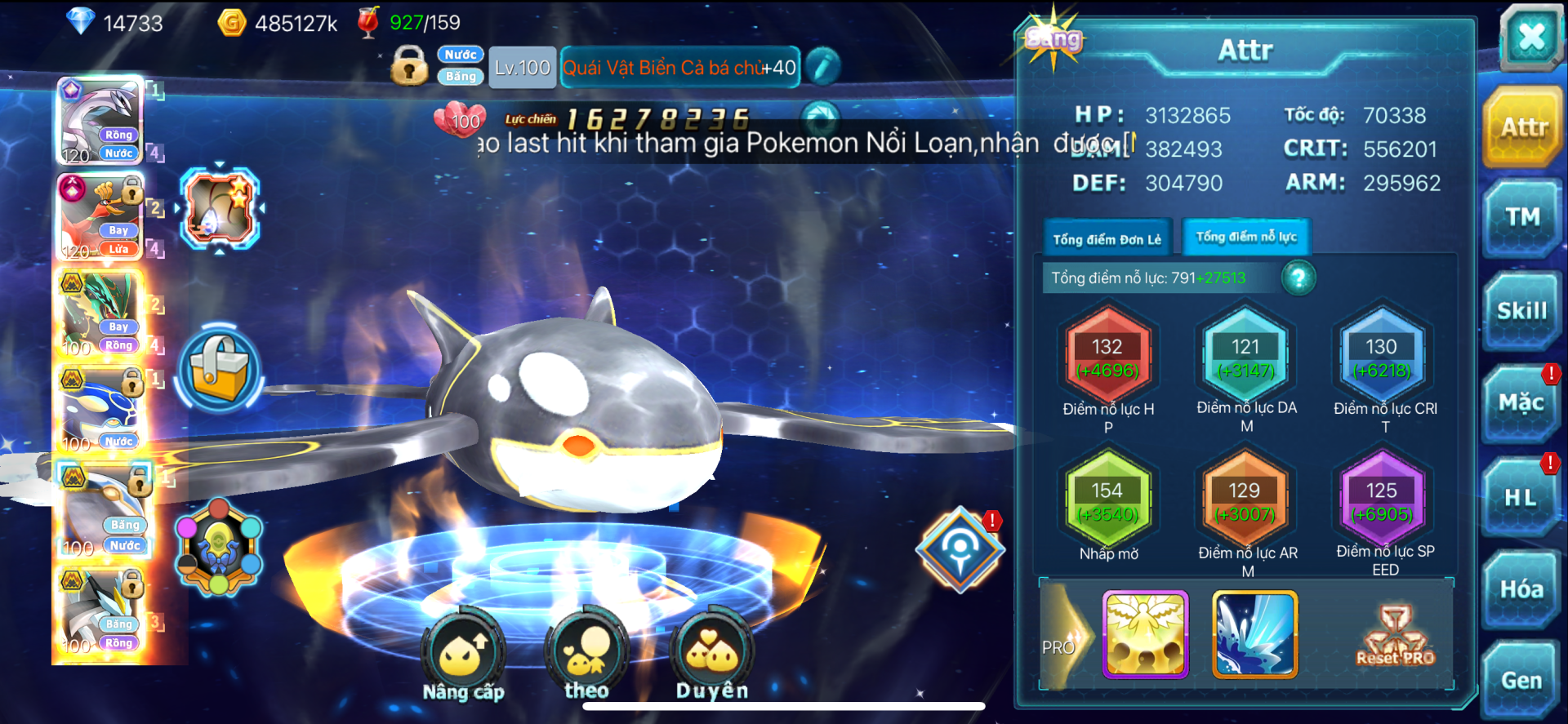Select the red HP effort hexagon

[1107, 357]
